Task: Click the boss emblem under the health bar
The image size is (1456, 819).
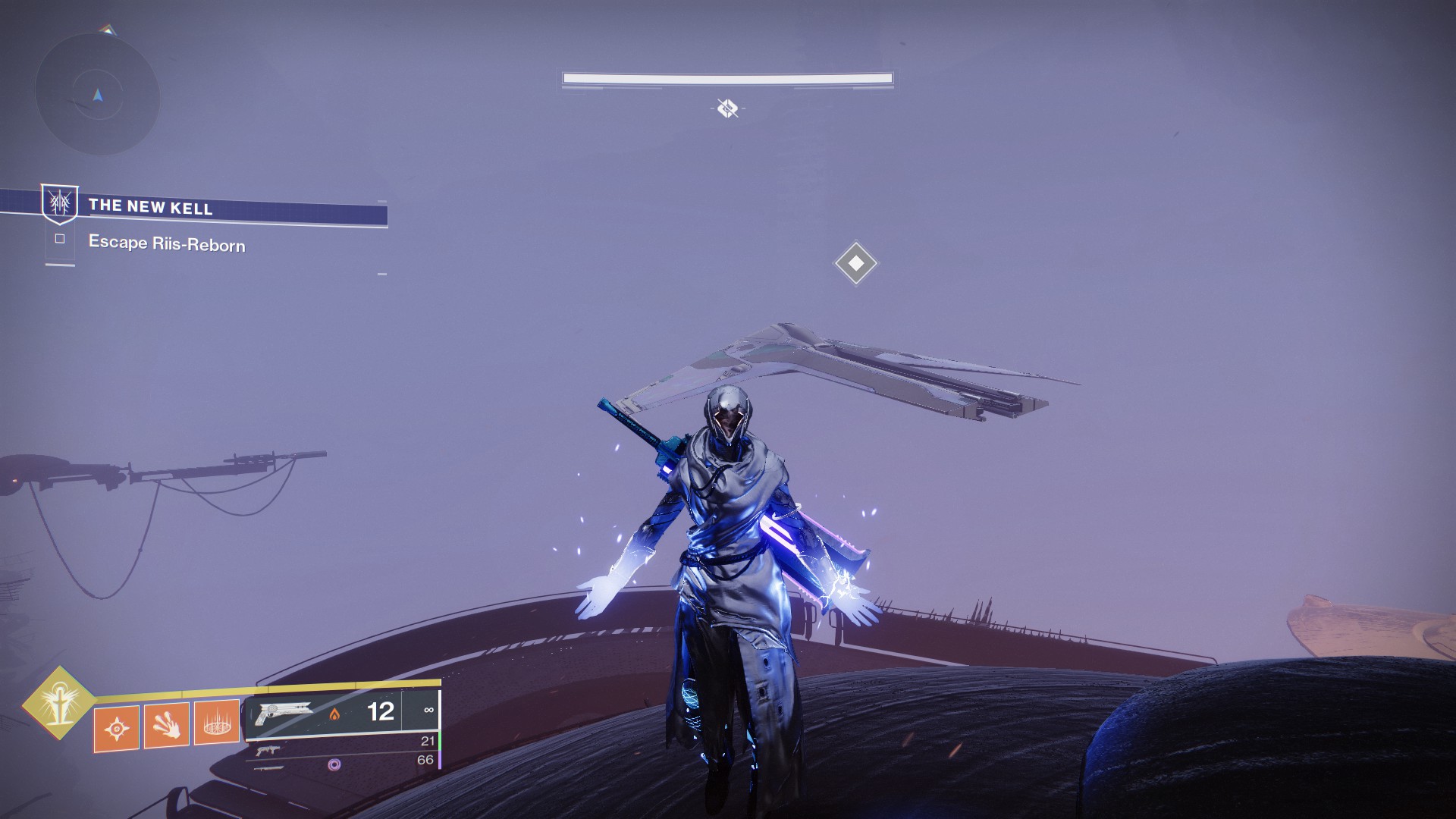Action: [x=727, y=108]
